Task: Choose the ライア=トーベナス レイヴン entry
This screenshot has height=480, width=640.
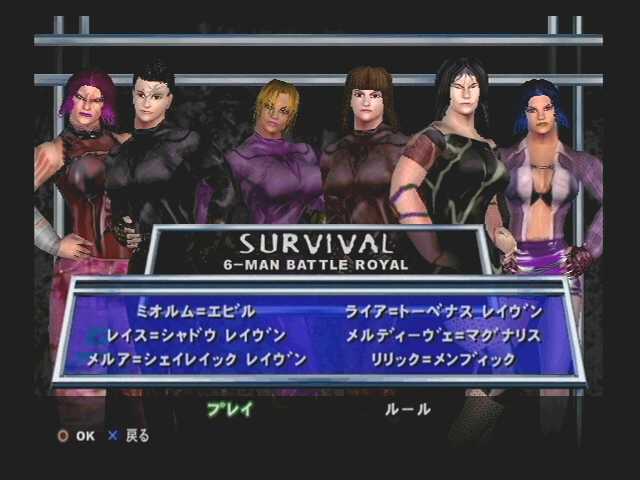Action: click(444, 311)
